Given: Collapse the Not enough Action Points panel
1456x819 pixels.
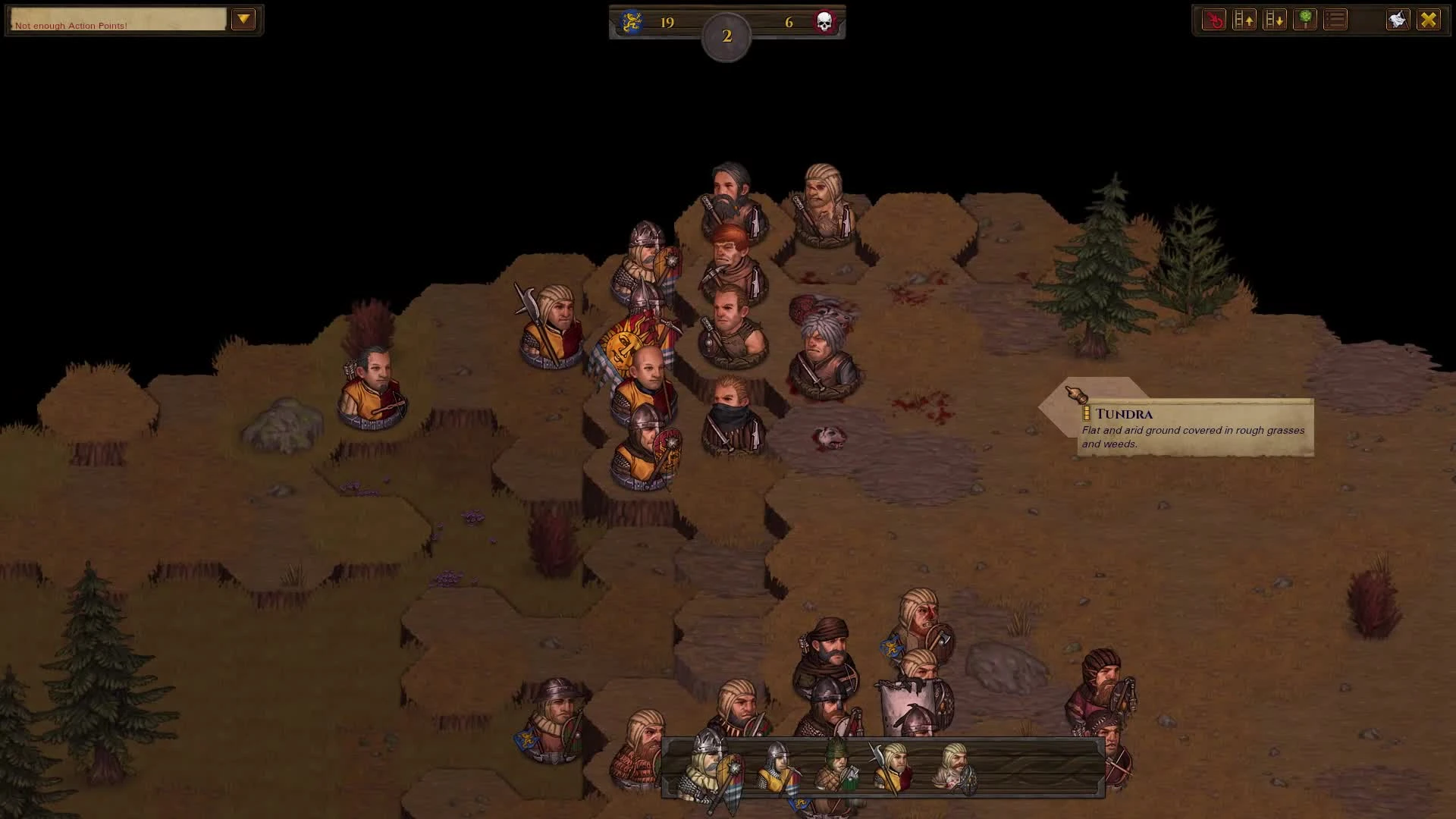Looking at the screenshot, I should click(244, 20).
